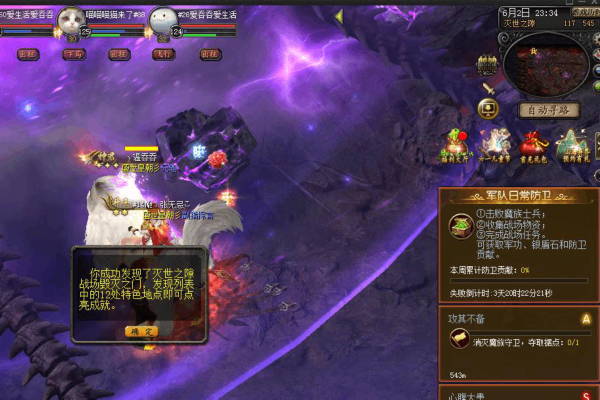Click the 自动寻路 auto-pathfinding button
Screen dimensions: 600x400
coord(547,110)
